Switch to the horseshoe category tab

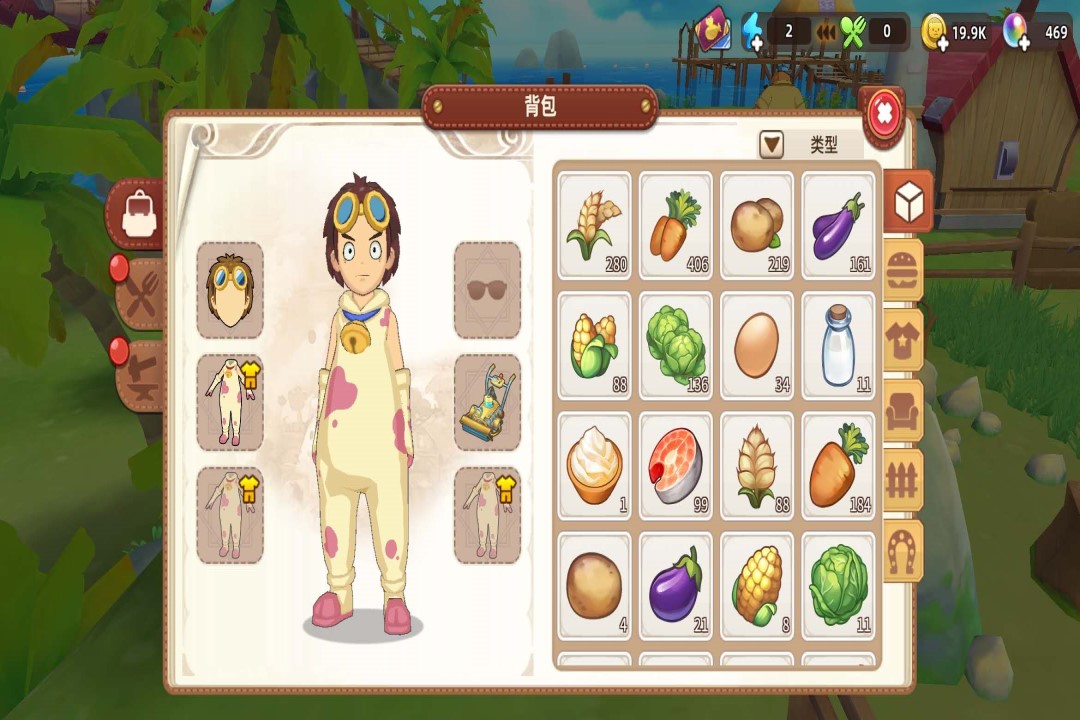coord(904,550)
